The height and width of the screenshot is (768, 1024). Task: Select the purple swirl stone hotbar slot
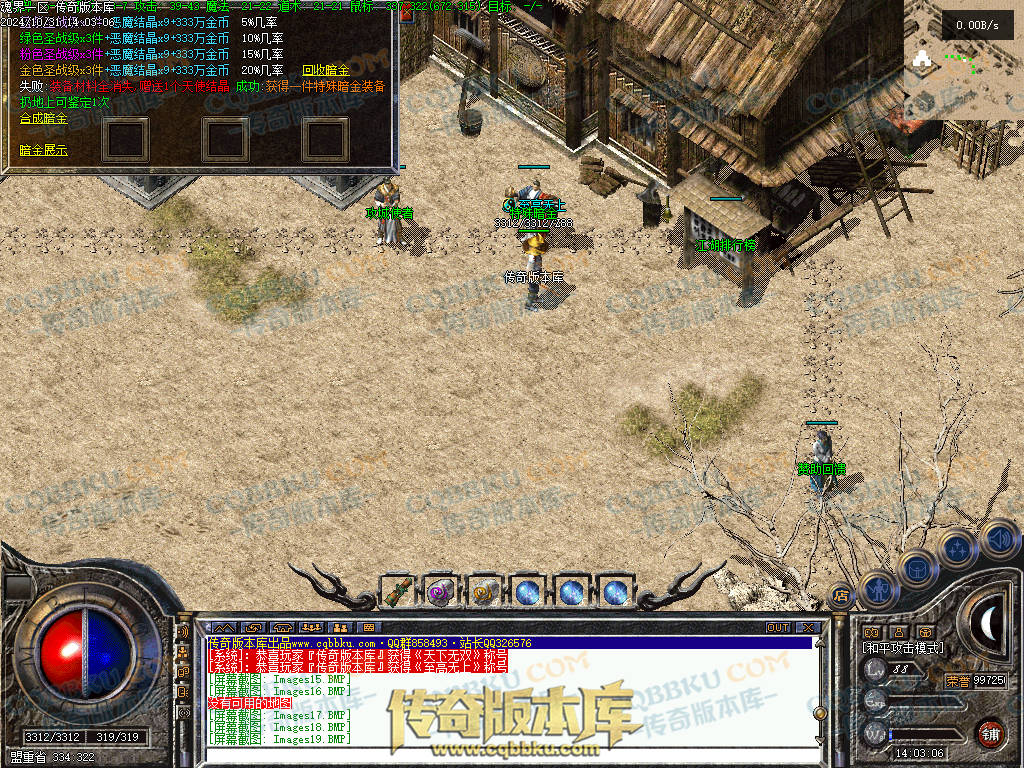440,592
